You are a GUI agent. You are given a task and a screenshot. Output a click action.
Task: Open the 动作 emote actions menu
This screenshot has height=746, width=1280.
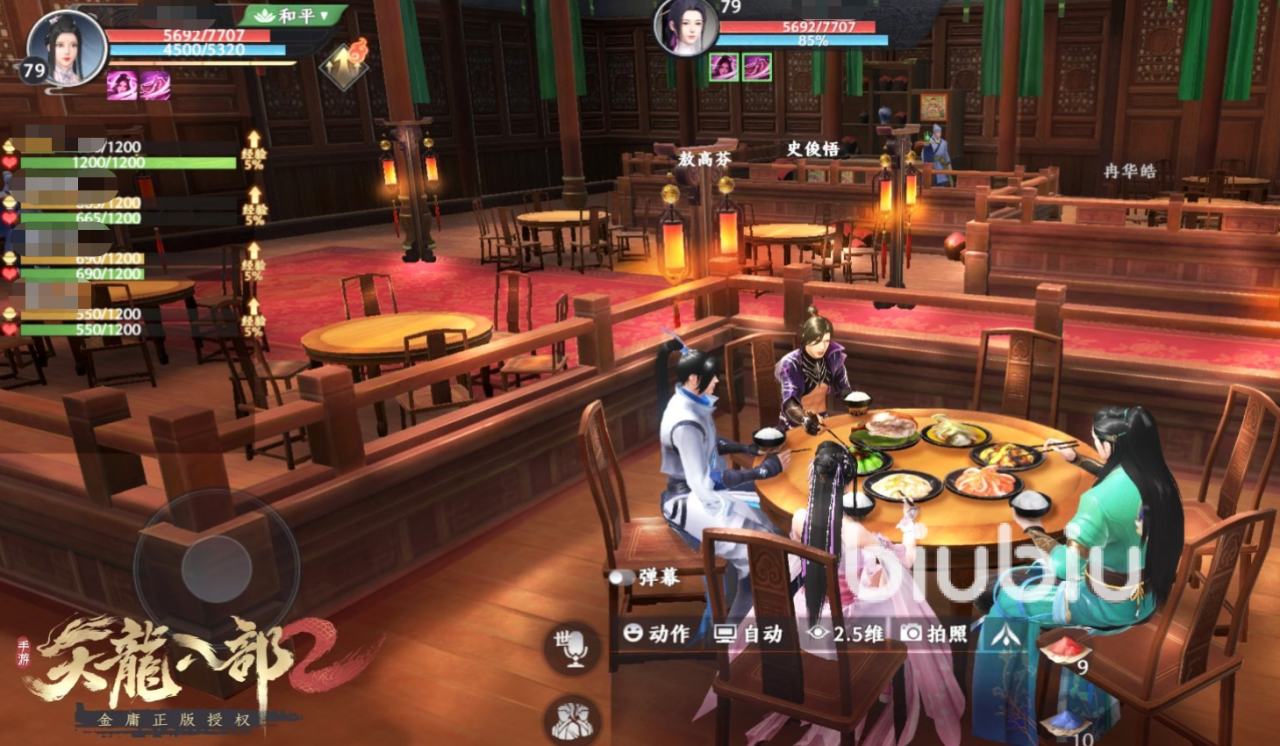657,633
